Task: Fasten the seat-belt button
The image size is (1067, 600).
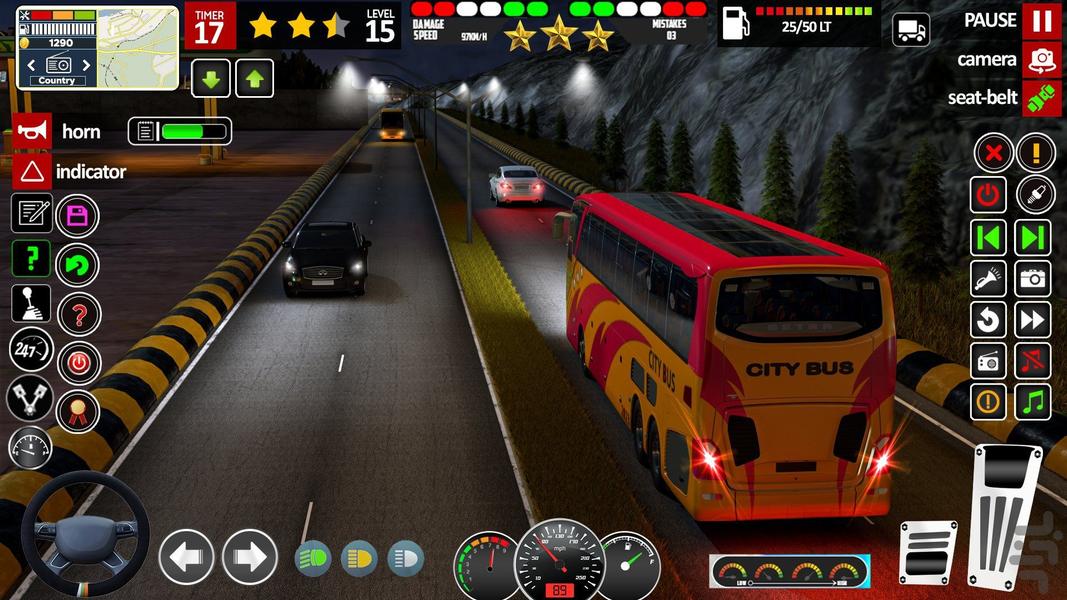Action: point(1042,98)
